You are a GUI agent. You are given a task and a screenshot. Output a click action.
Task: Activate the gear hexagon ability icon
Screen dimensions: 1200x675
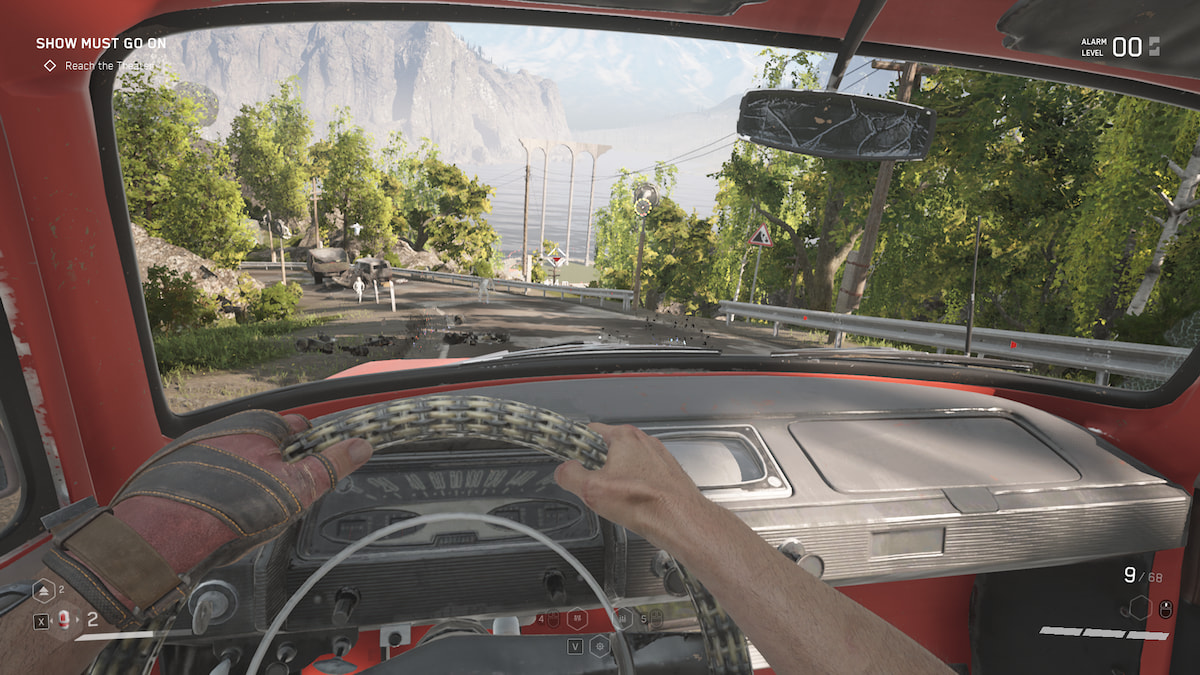pos(599,646)
